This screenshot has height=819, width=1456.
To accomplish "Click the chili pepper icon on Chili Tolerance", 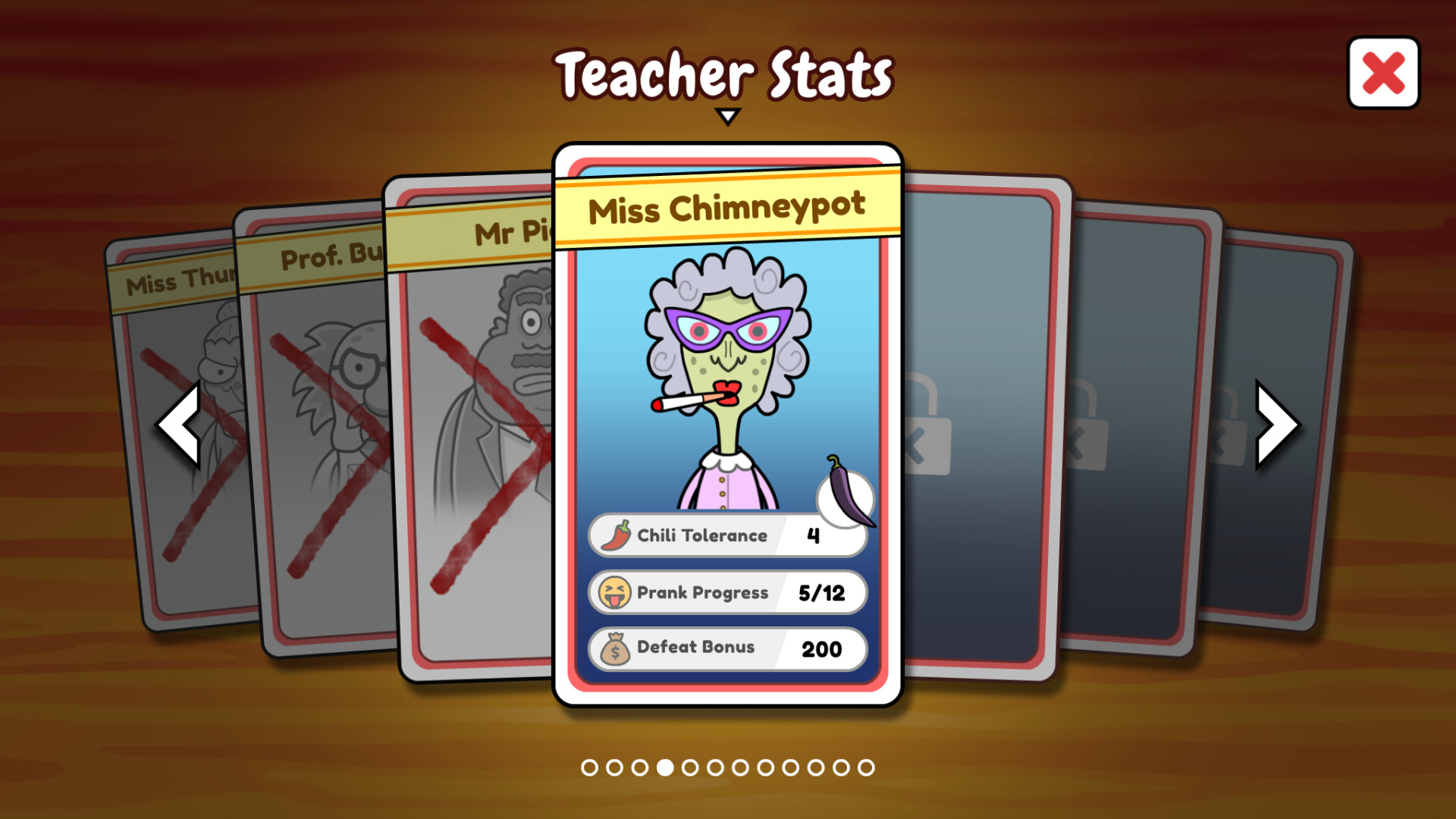I will point(616,535).
